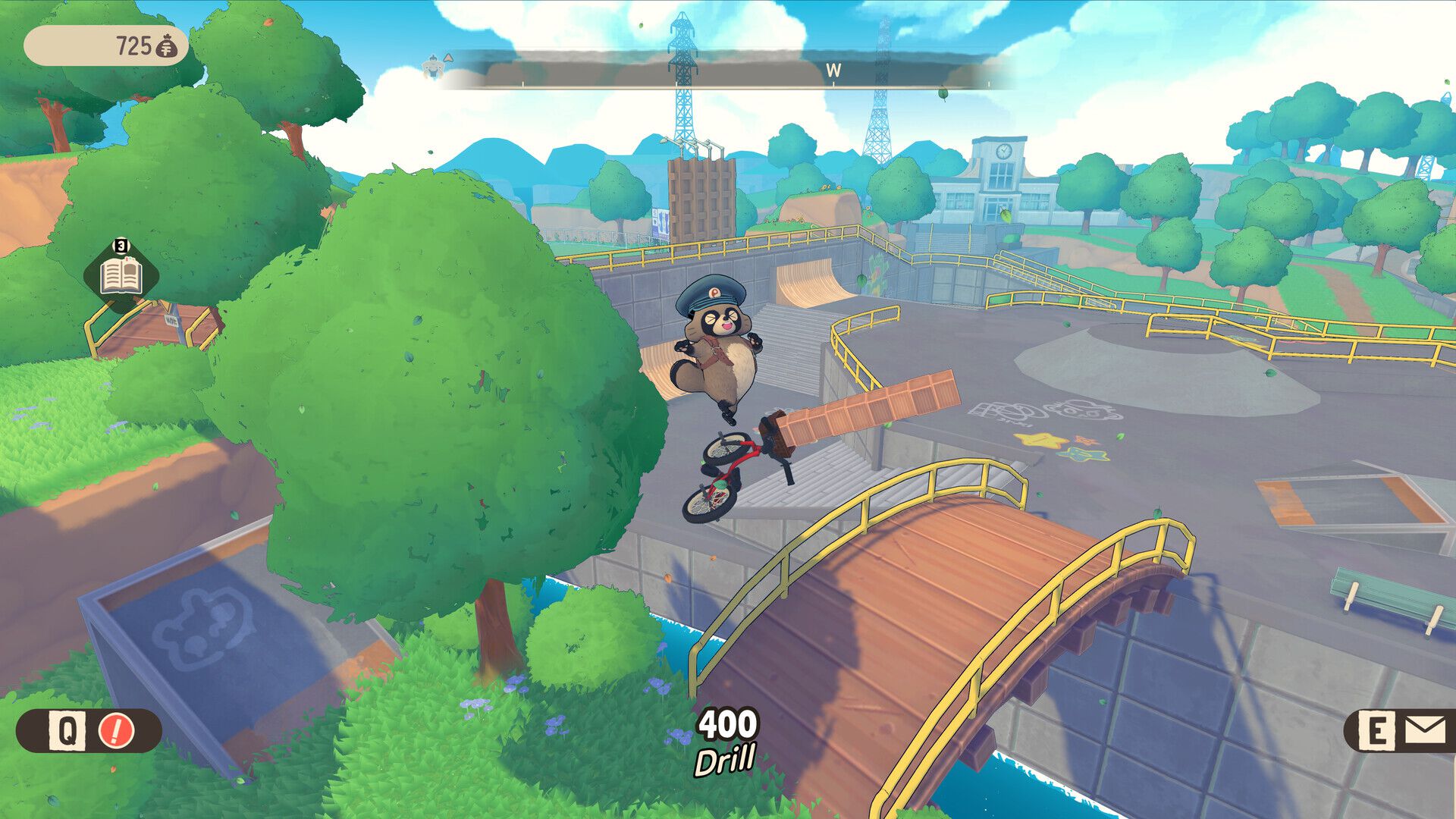
Task: Click the school building clock face
Action: [1003, 153]
